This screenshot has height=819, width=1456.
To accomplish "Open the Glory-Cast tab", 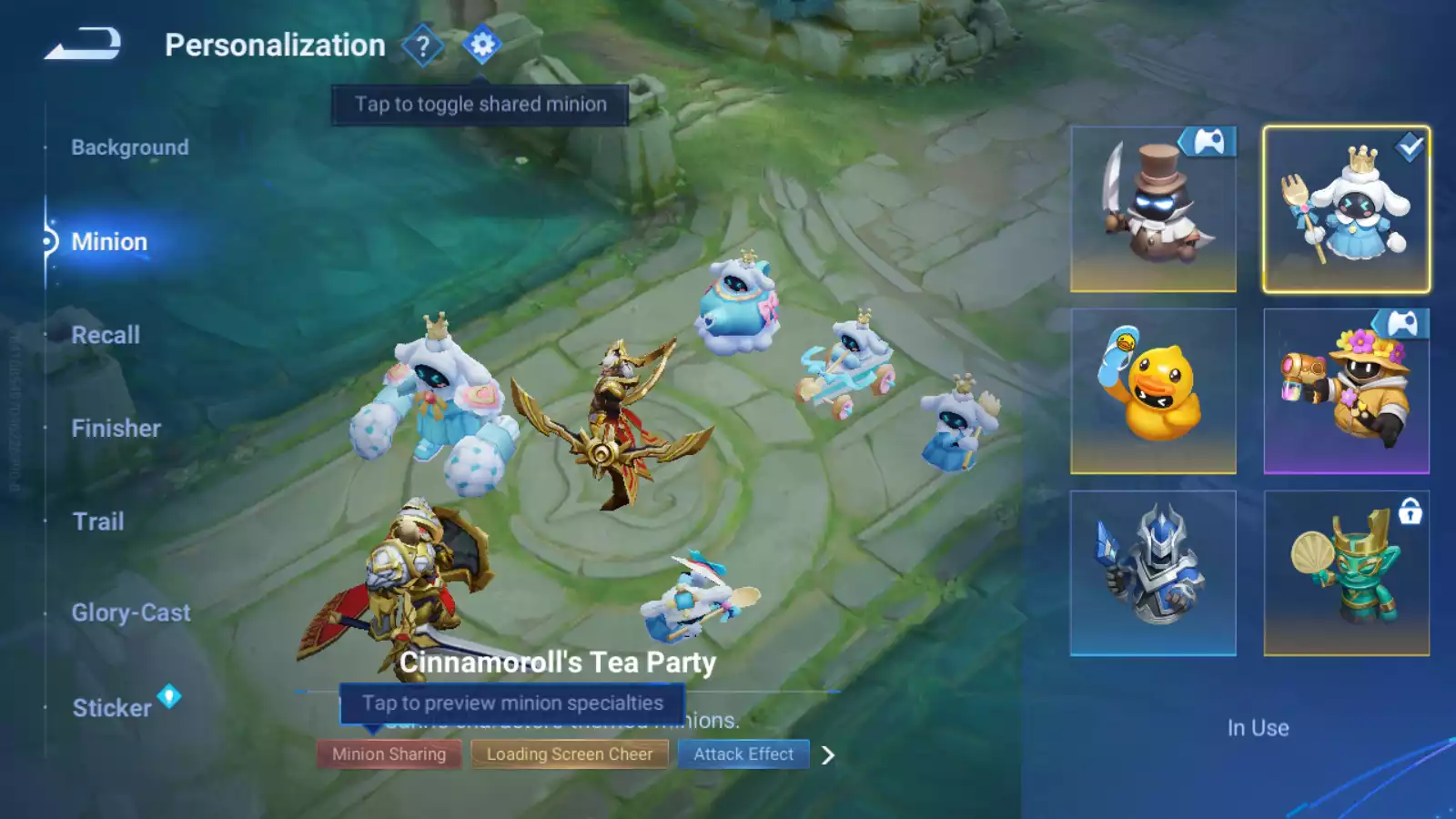I will point(131,613).
